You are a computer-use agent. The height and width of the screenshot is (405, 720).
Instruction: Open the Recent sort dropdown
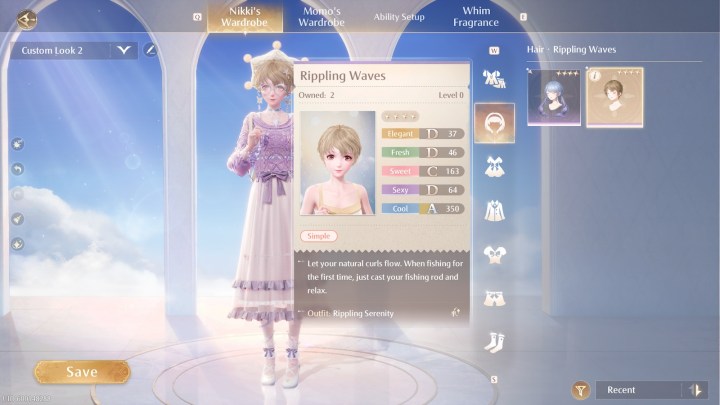(x=640, y=390)
